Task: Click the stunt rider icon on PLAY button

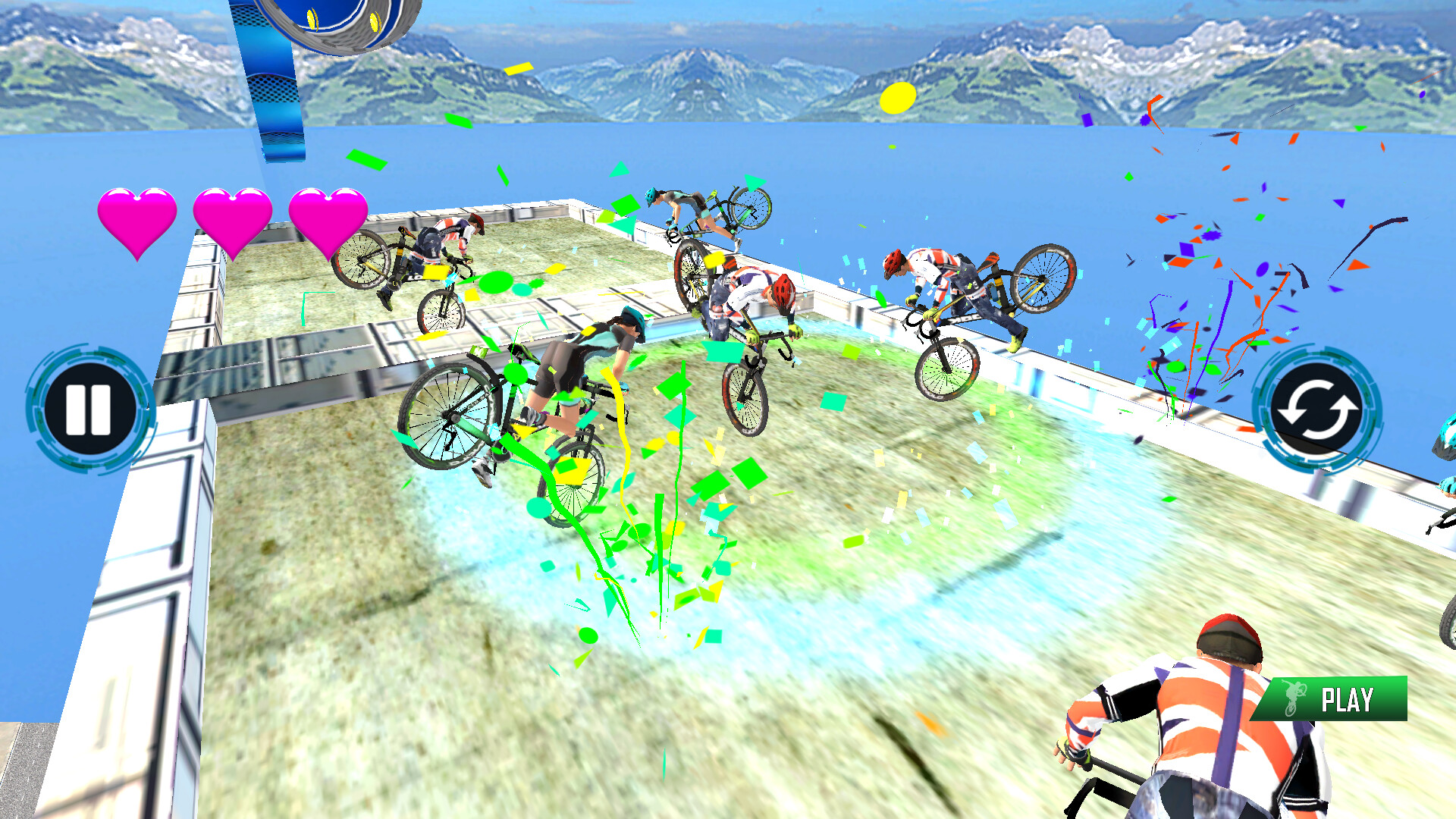Action: click(x=1294, y=698)
